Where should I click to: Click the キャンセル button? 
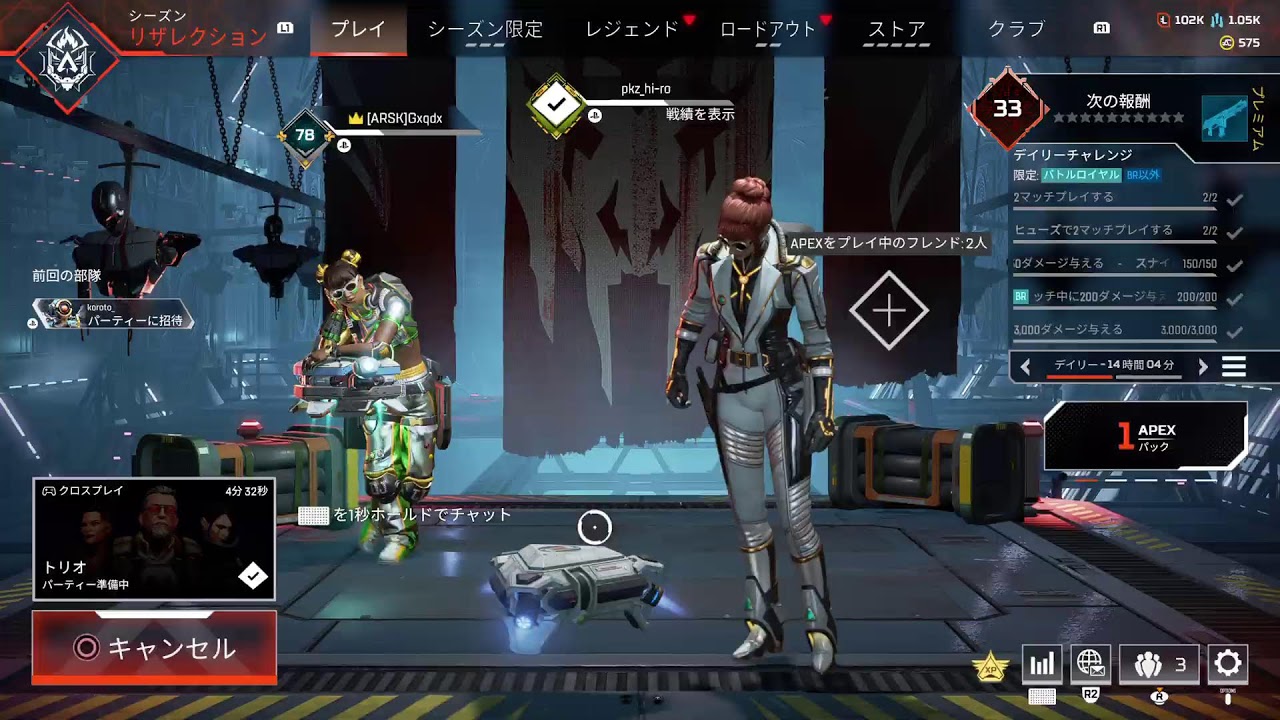click(x=154, y=648)
